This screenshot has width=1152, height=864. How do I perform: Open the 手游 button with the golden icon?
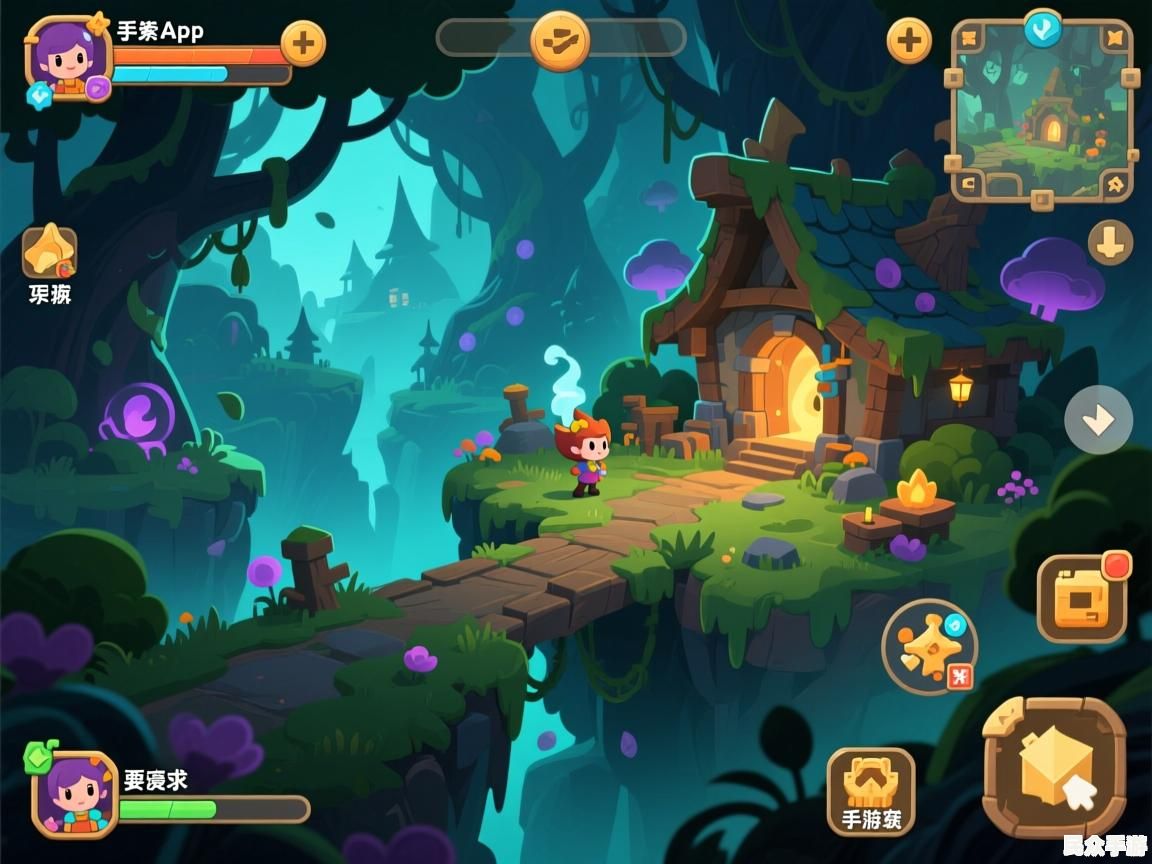[x=871, y=791]
